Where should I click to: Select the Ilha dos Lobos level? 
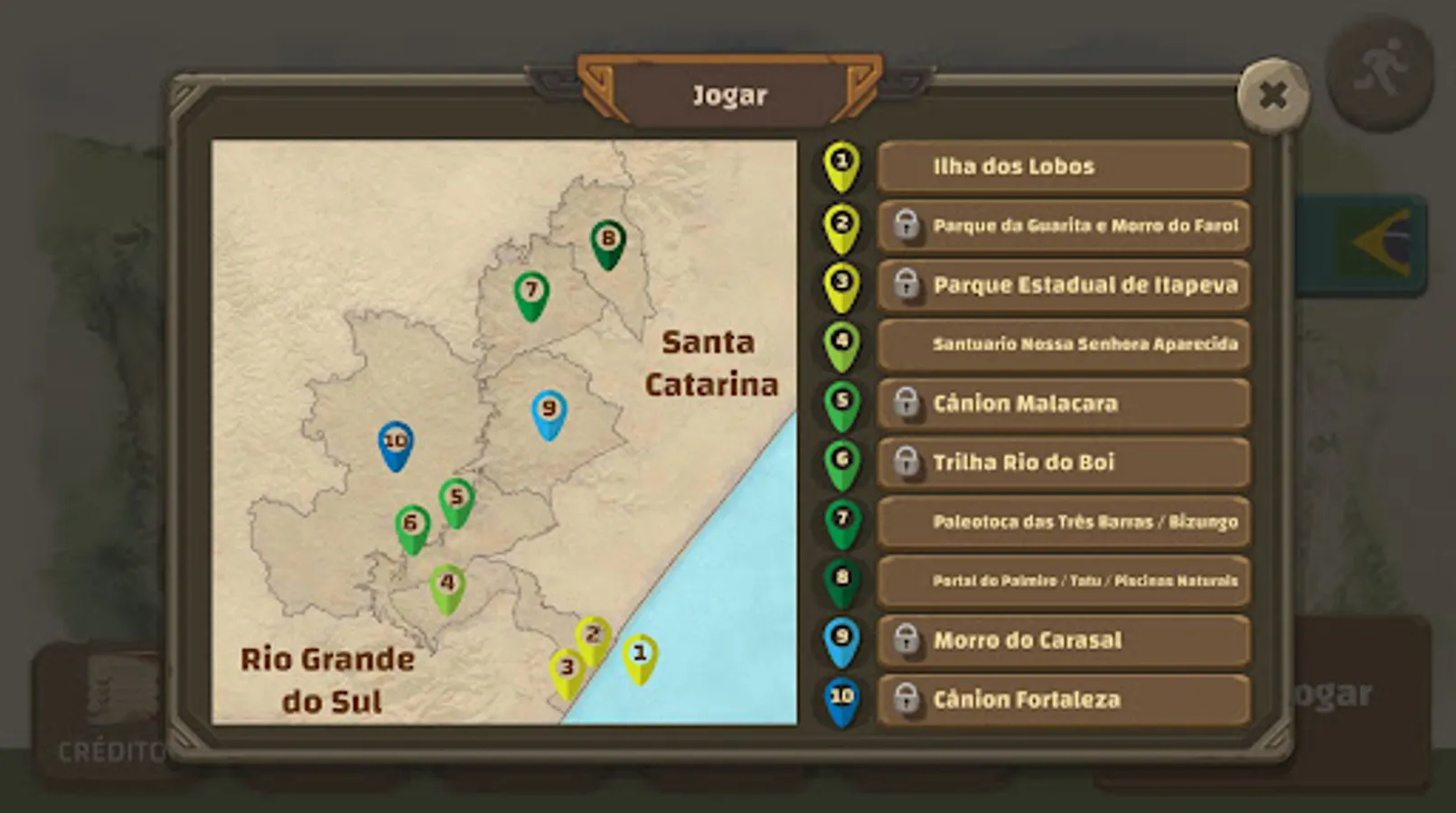tap(1063, 166)
